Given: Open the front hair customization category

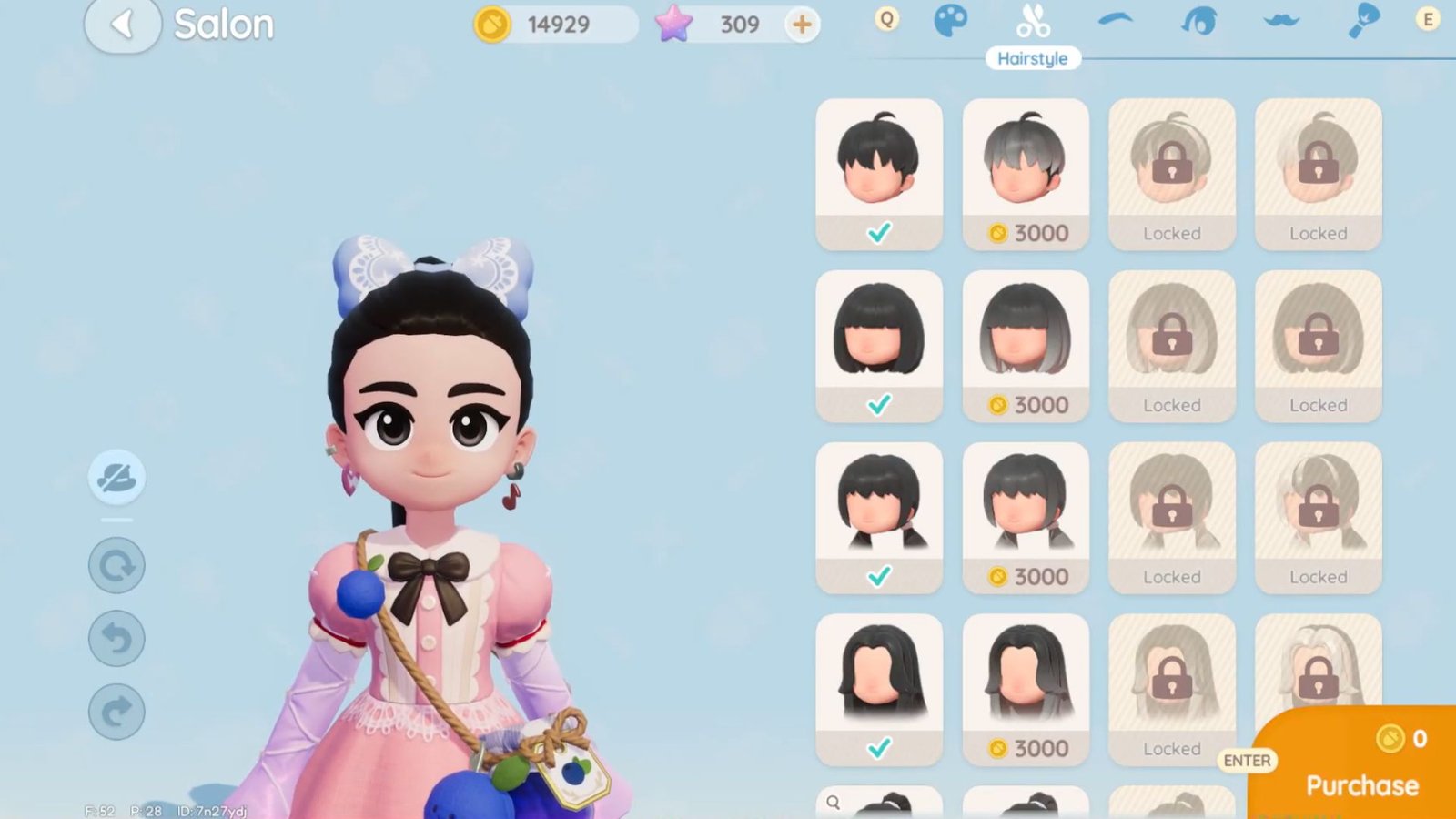Looking at the screenshot, I should pyautogui.click(x=1198, y=18).
